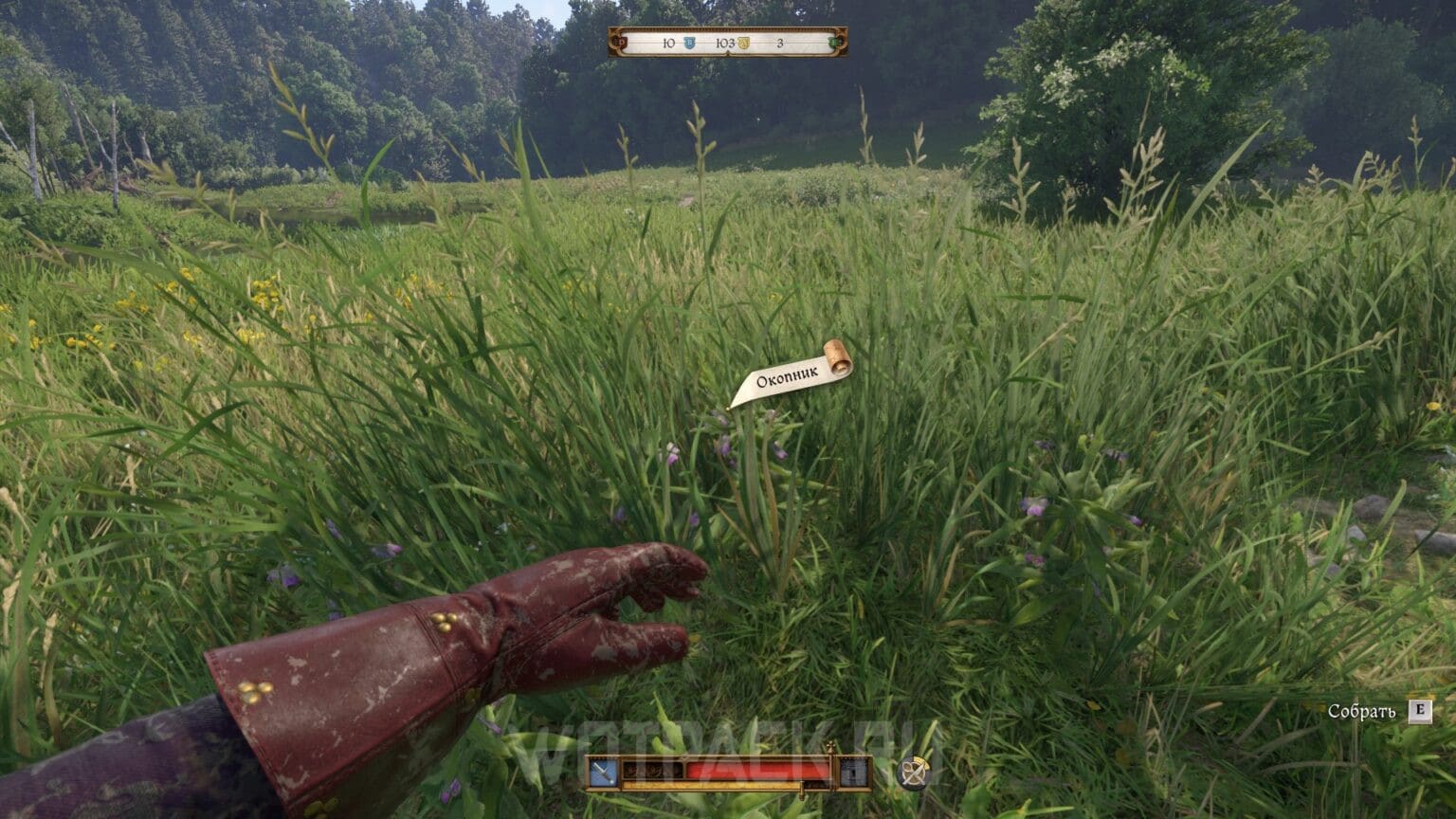The image size is (1456, 819).
Task: Click the castle icon beside the health bar
Action: [x=853, y=773]
